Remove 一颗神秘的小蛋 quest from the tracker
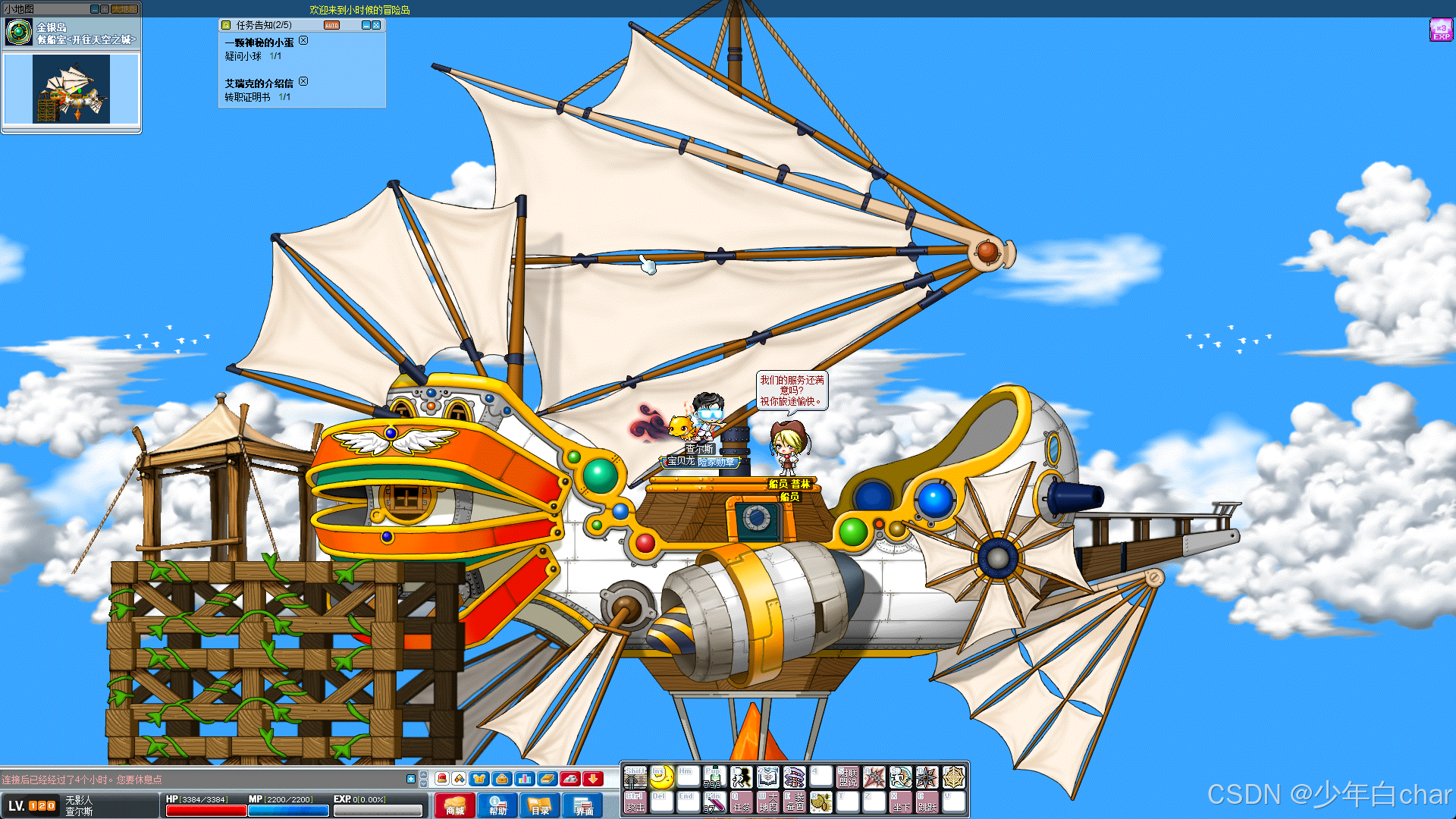Screen dimensions: 1456x819 (303, 41)
